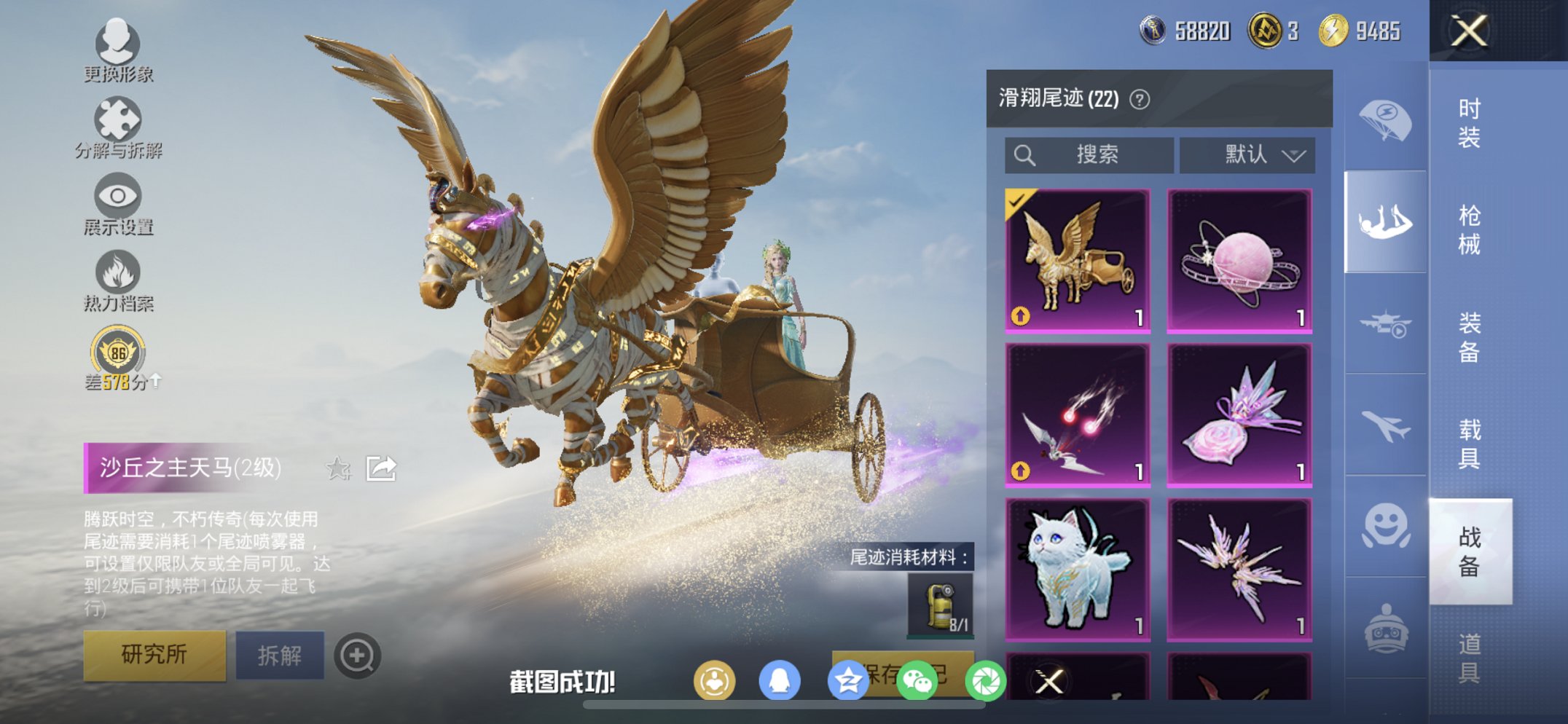Click the 研究所 button
The height and width of the screenshot is (724, 1568).
tap(155, 654)
